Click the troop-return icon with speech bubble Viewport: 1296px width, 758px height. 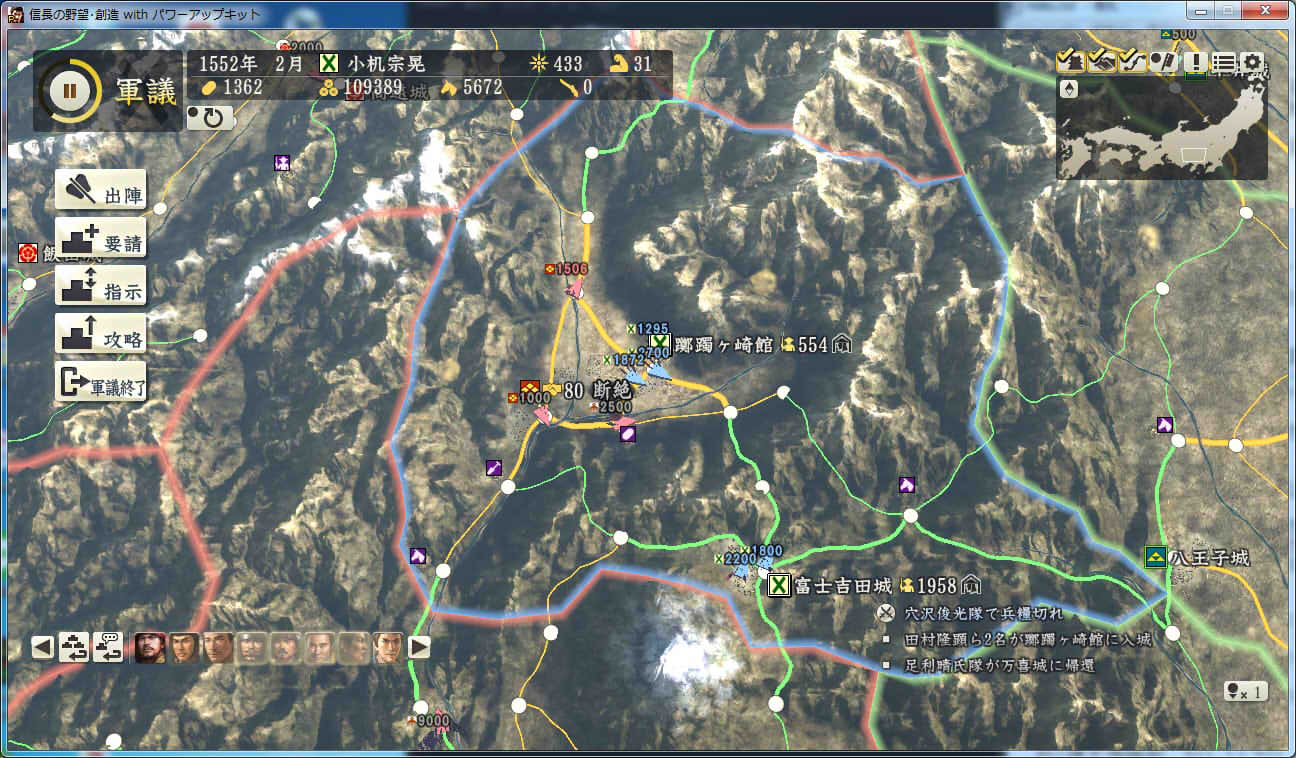(x=108, y=647)
